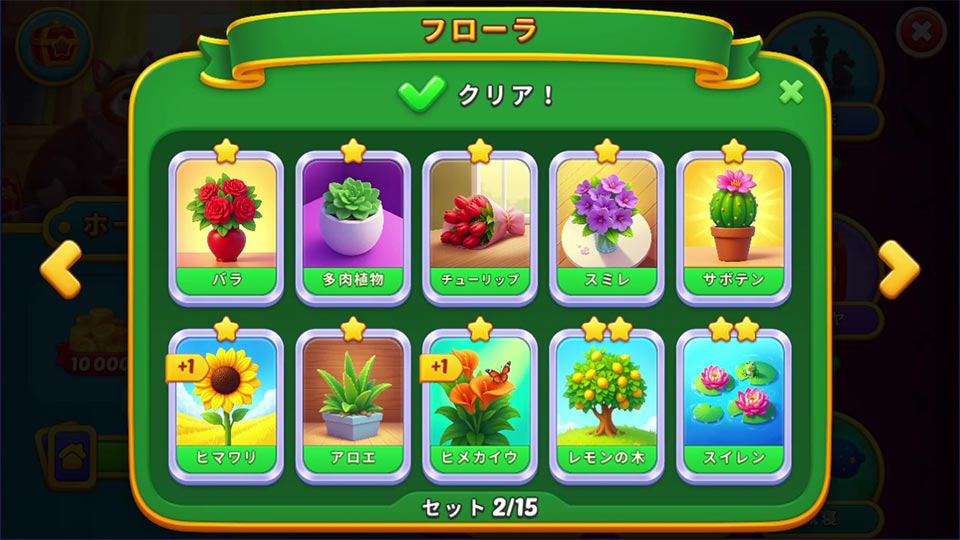Close the フローラ panel with green X
The width and height of the screenshot is (960, 540).
click(x=791, y=92)
